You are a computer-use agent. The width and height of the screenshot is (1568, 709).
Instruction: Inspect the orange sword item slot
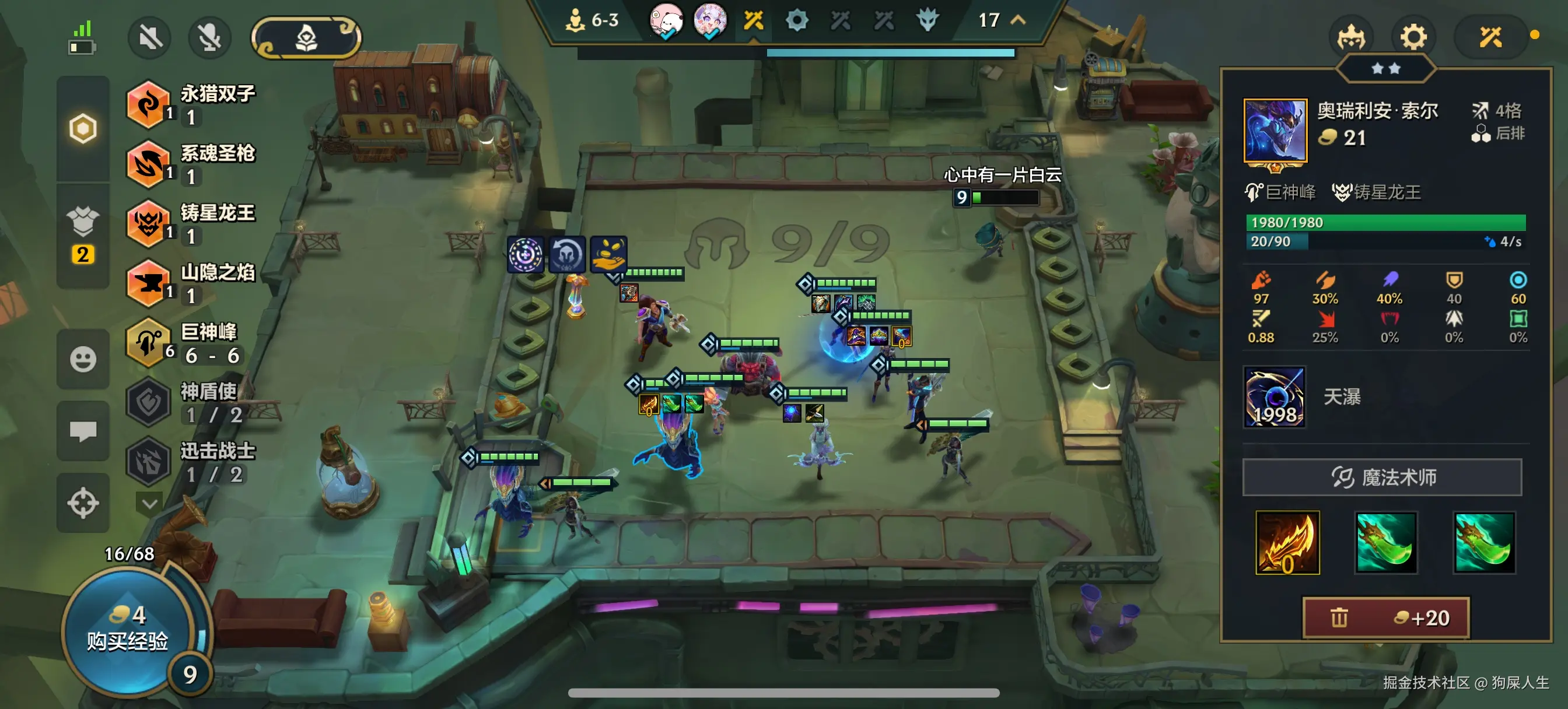(x=1287, y=542)
